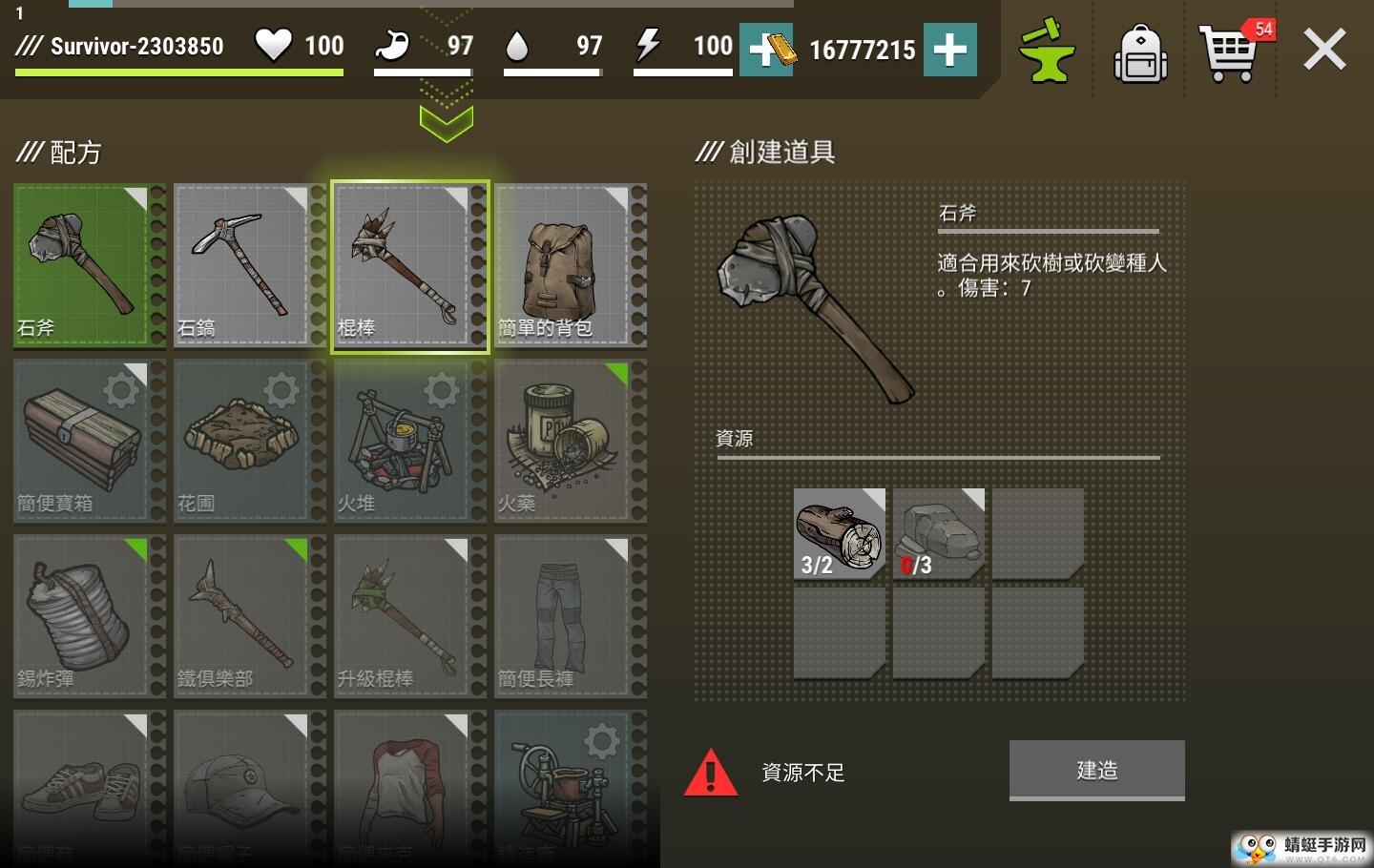
Task: Choose the 花圃 garden bed recipe
Action: (x=243, y=440)
